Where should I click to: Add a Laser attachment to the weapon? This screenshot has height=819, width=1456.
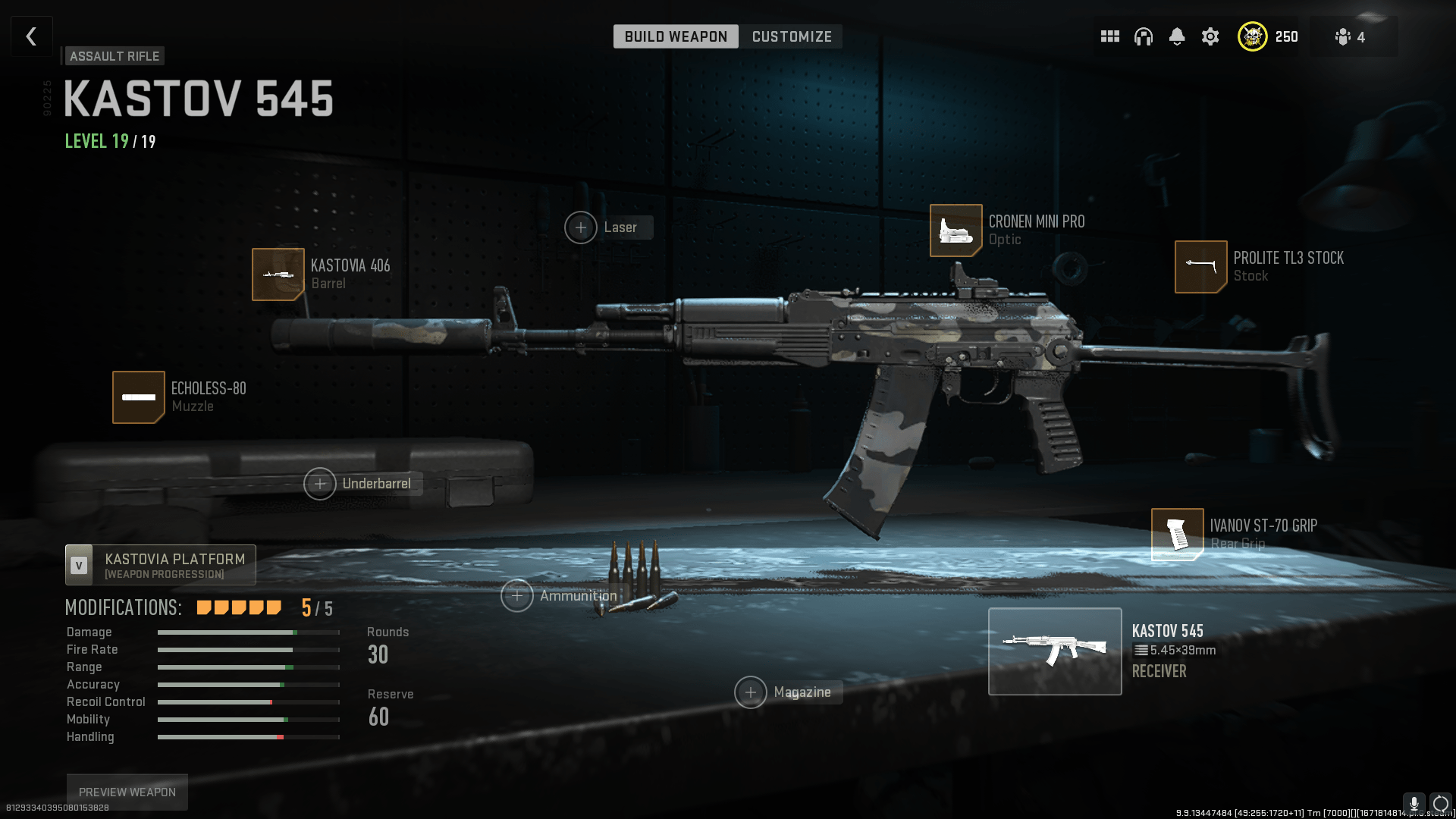(581, 227)
